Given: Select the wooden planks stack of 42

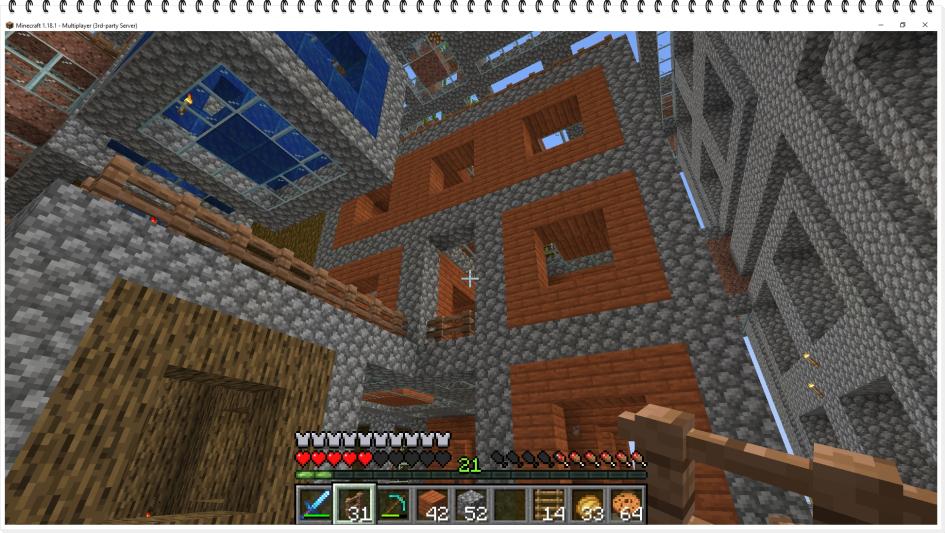Looking at the screenshot, I should point(432,505).
